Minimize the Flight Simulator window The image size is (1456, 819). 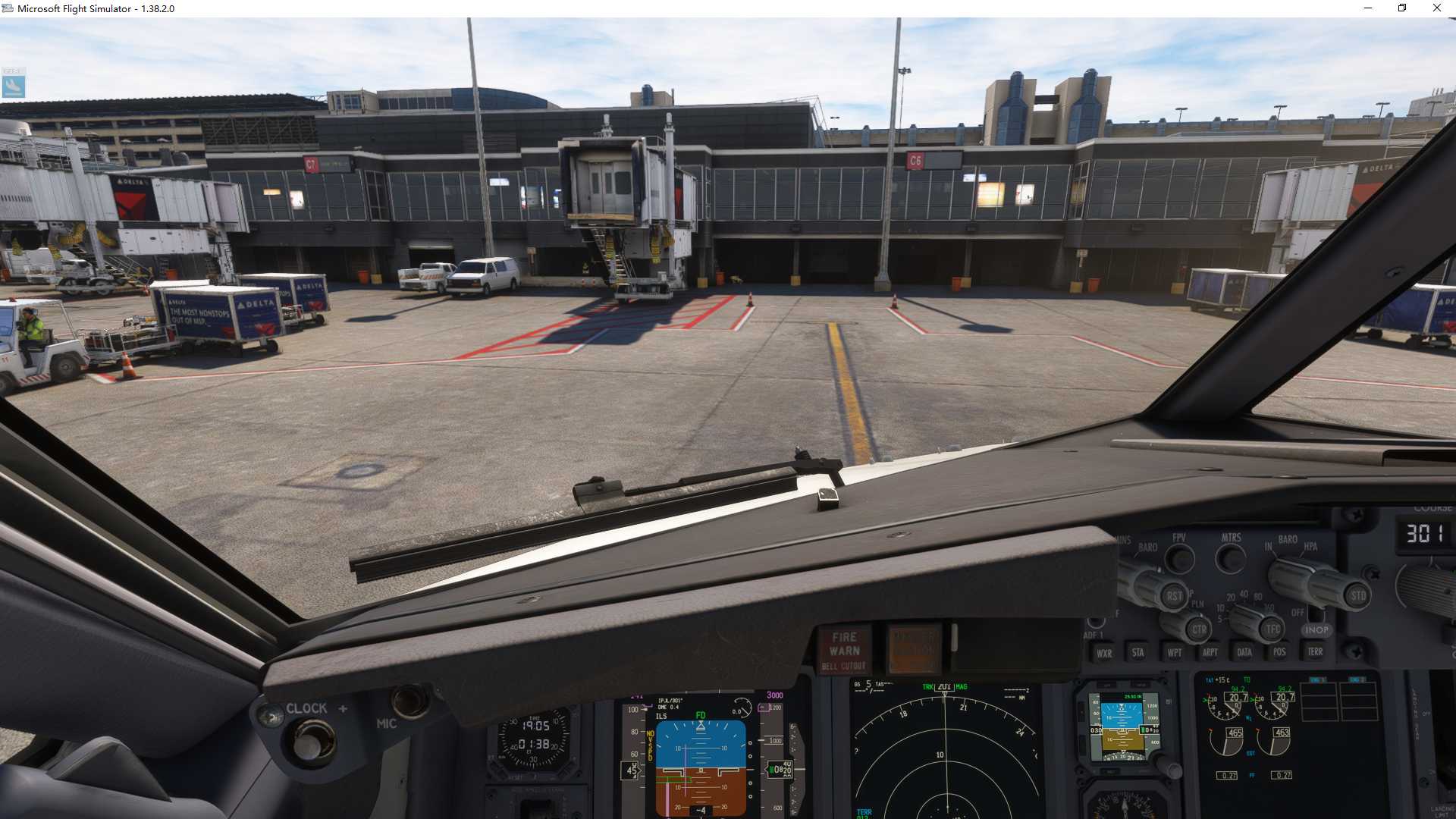click(x=1368, y=8)
